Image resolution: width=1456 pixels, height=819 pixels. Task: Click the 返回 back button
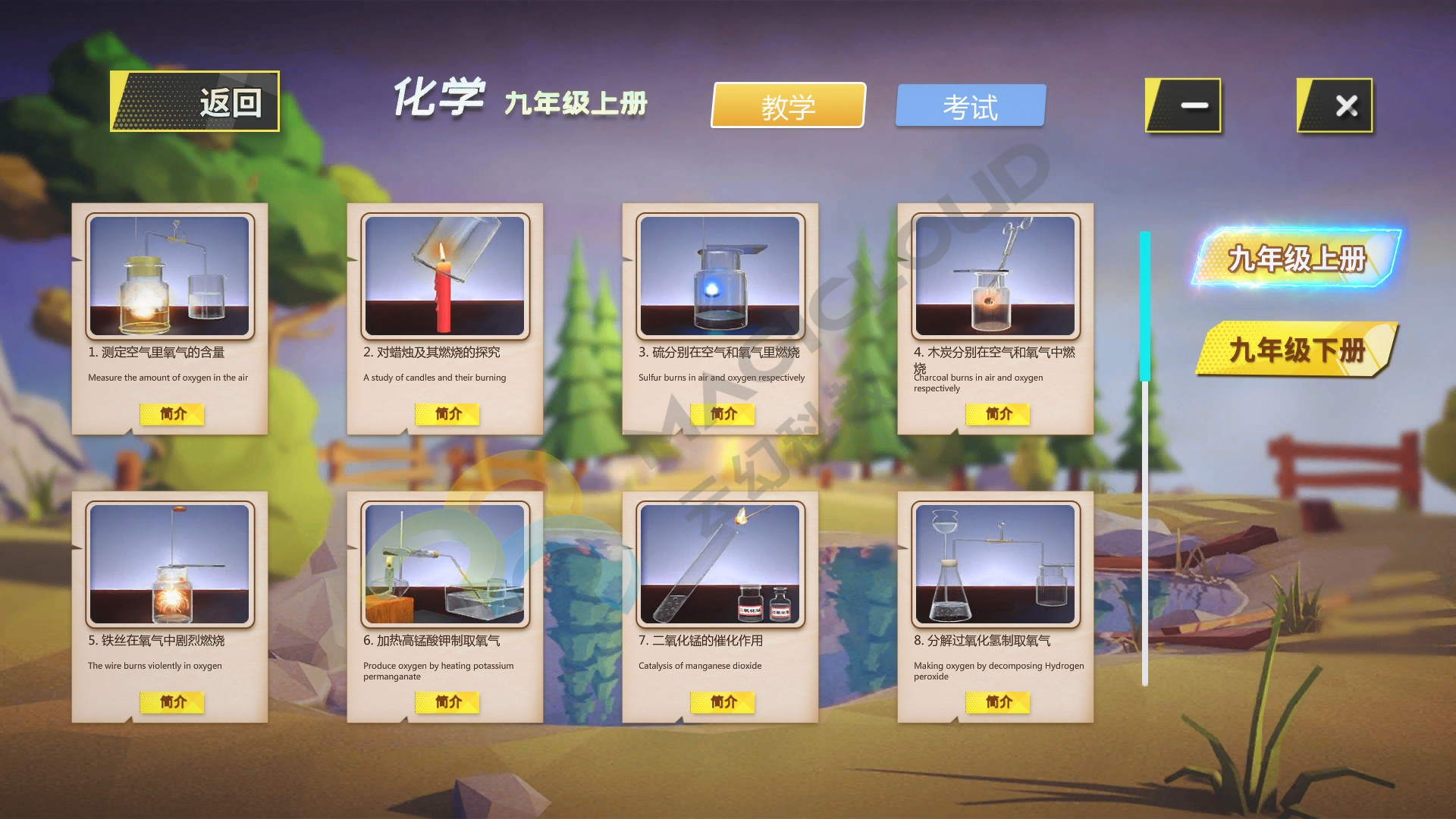point(196,101)
